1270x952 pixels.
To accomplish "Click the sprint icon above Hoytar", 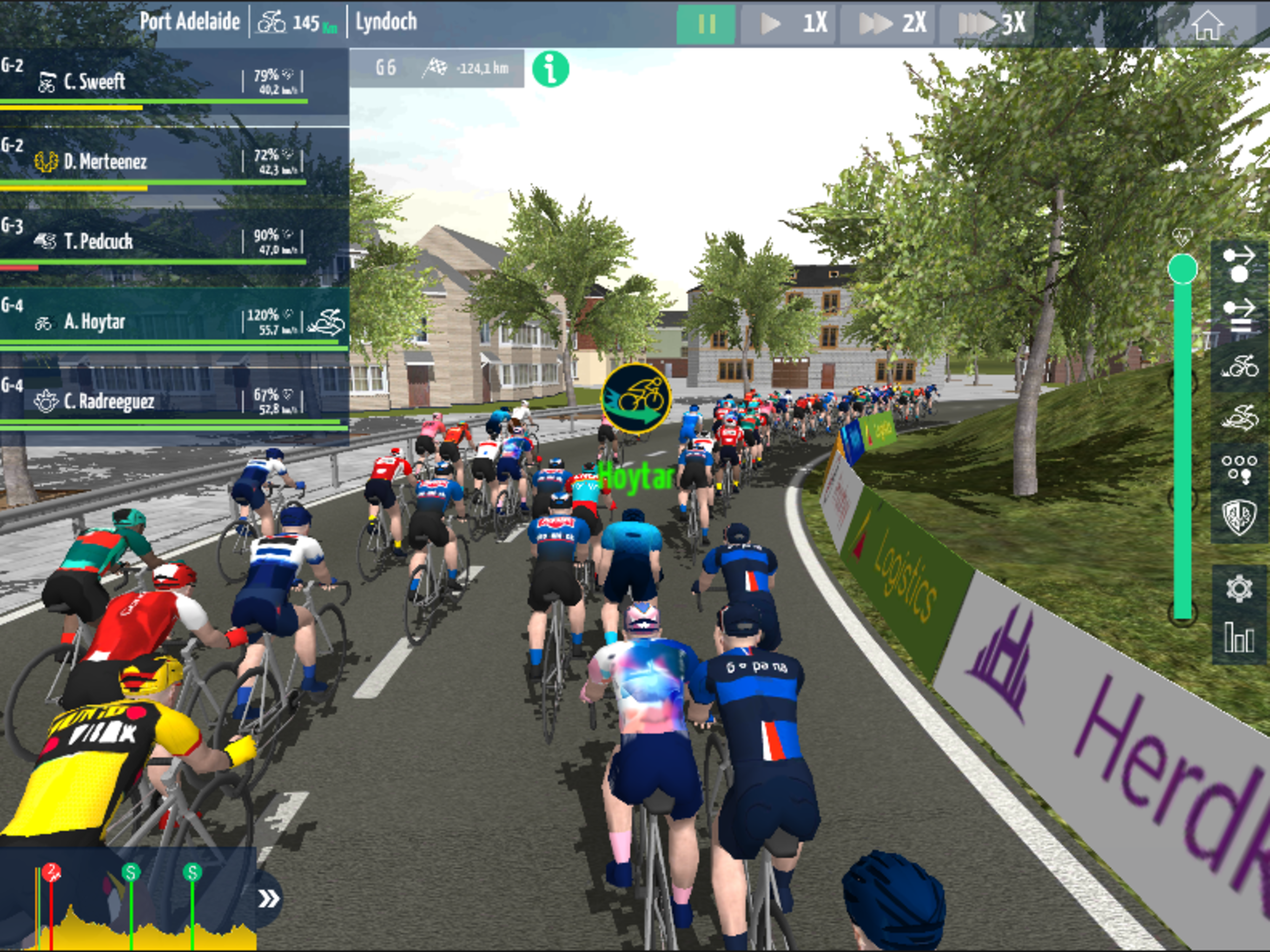I will [636, 398].
